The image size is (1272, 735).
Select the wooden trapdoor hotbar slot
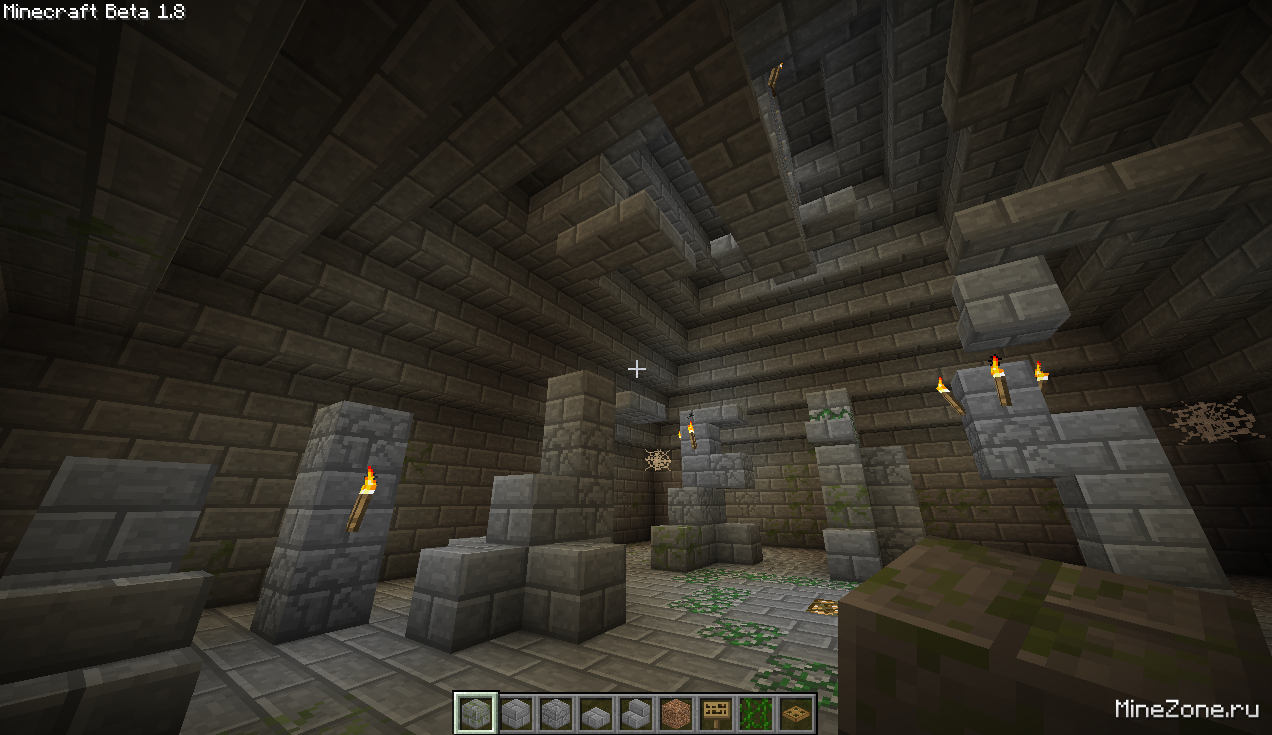(x=796, y=713)
